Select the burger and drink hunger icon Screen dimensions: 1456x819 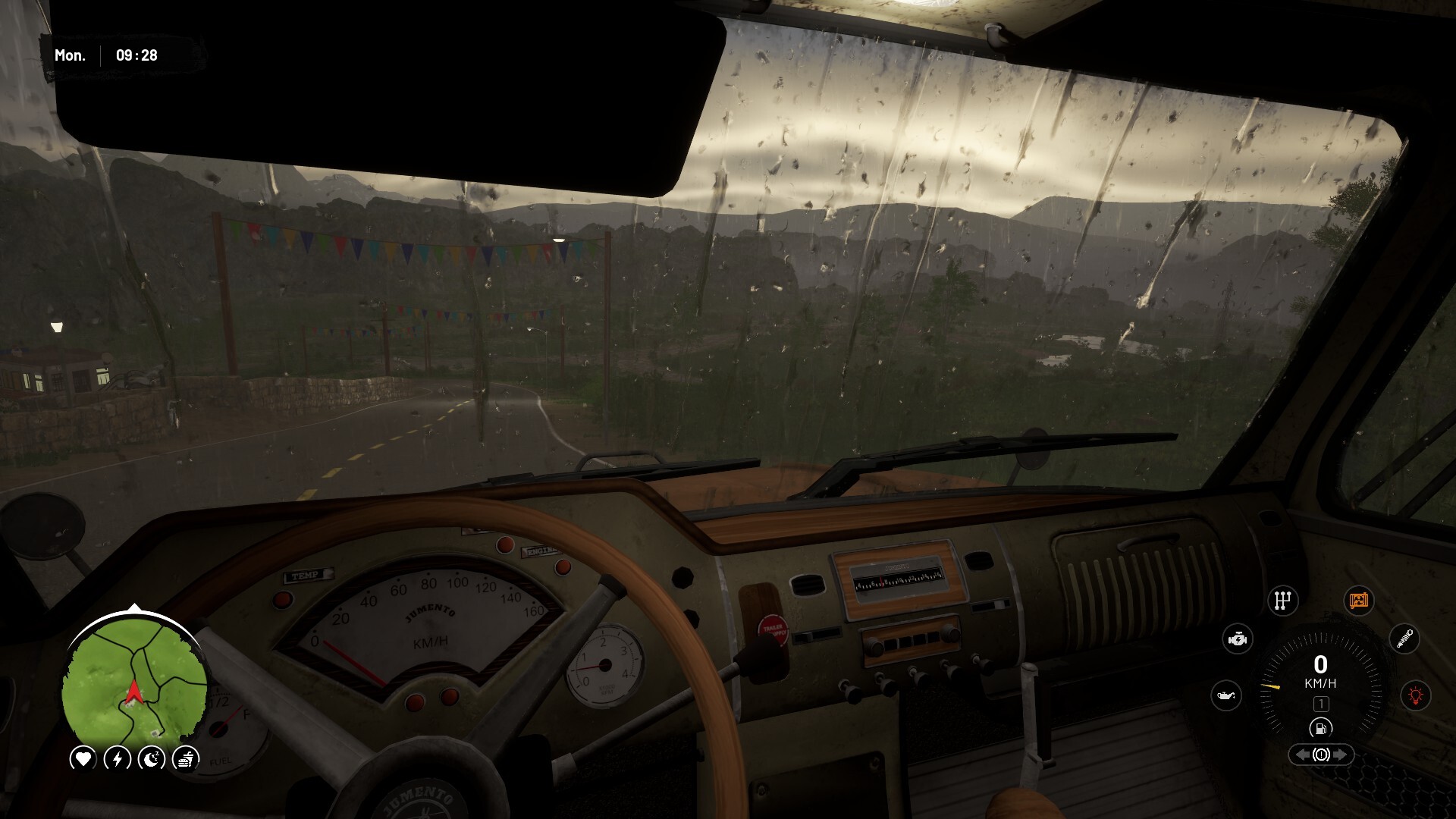pyautogui.click(x=186, y=758)
